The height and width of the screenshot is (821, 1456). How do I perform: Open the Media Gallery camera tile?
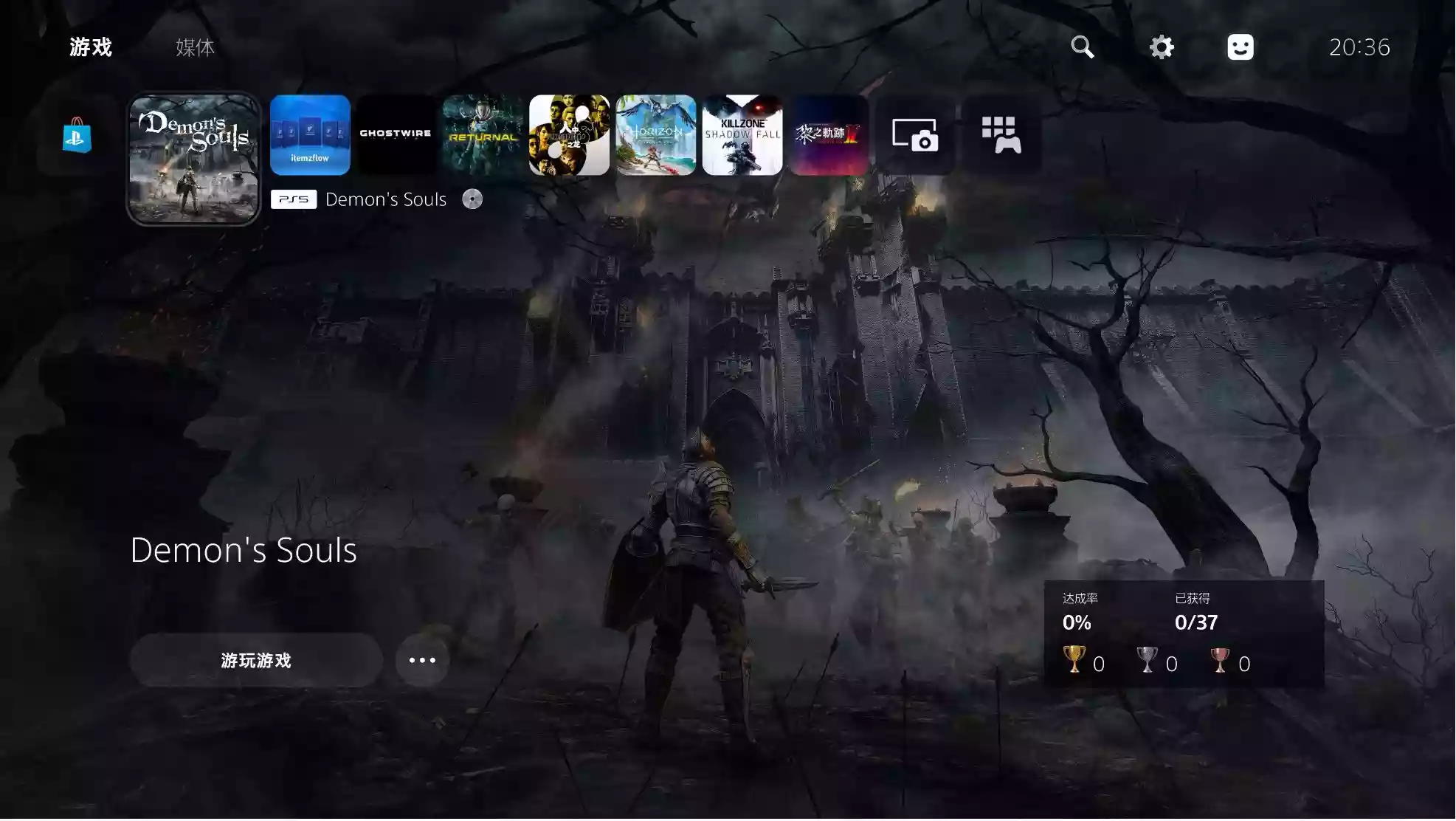coord(917,135)
